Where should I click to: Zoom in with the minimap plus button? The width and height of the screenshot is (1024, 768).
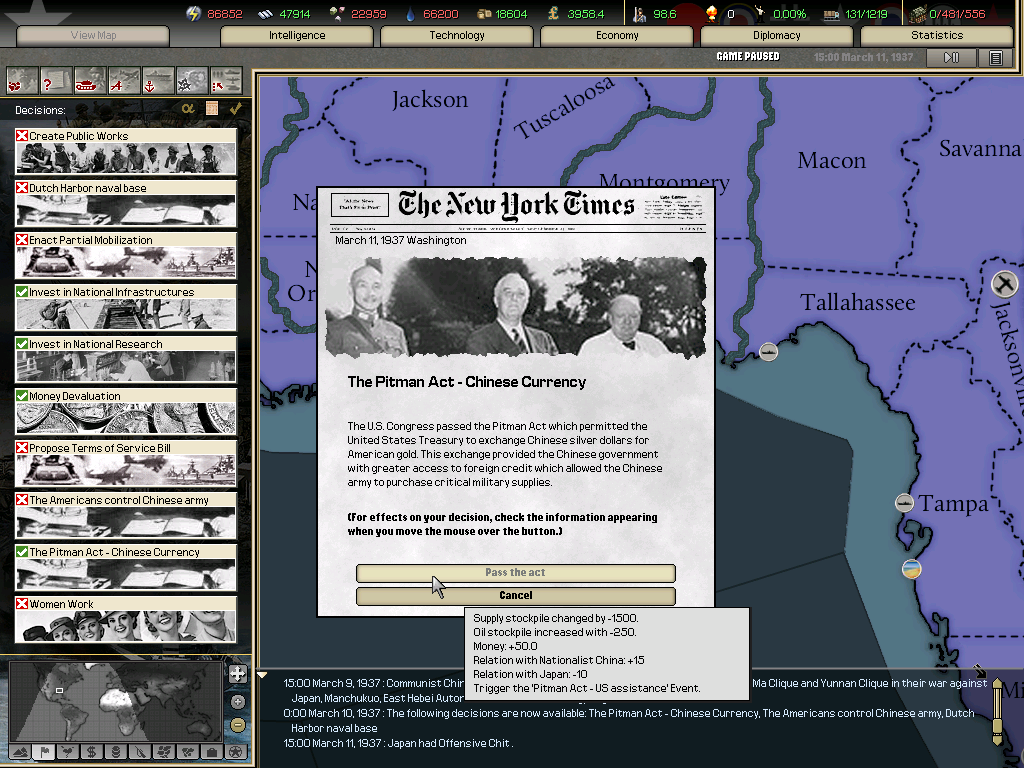click(237, 674)
